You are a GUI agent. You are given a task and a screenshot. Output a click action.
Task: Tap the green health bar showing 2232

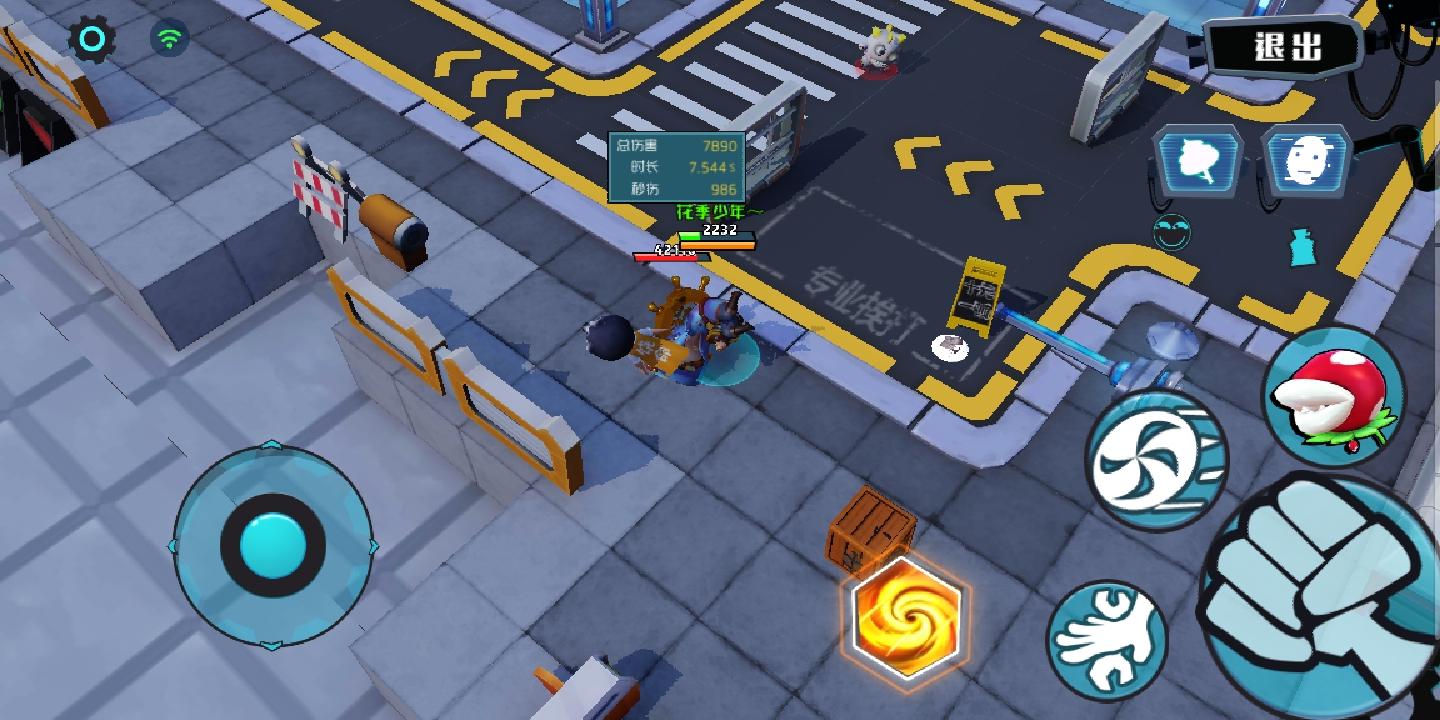[717, 234]
